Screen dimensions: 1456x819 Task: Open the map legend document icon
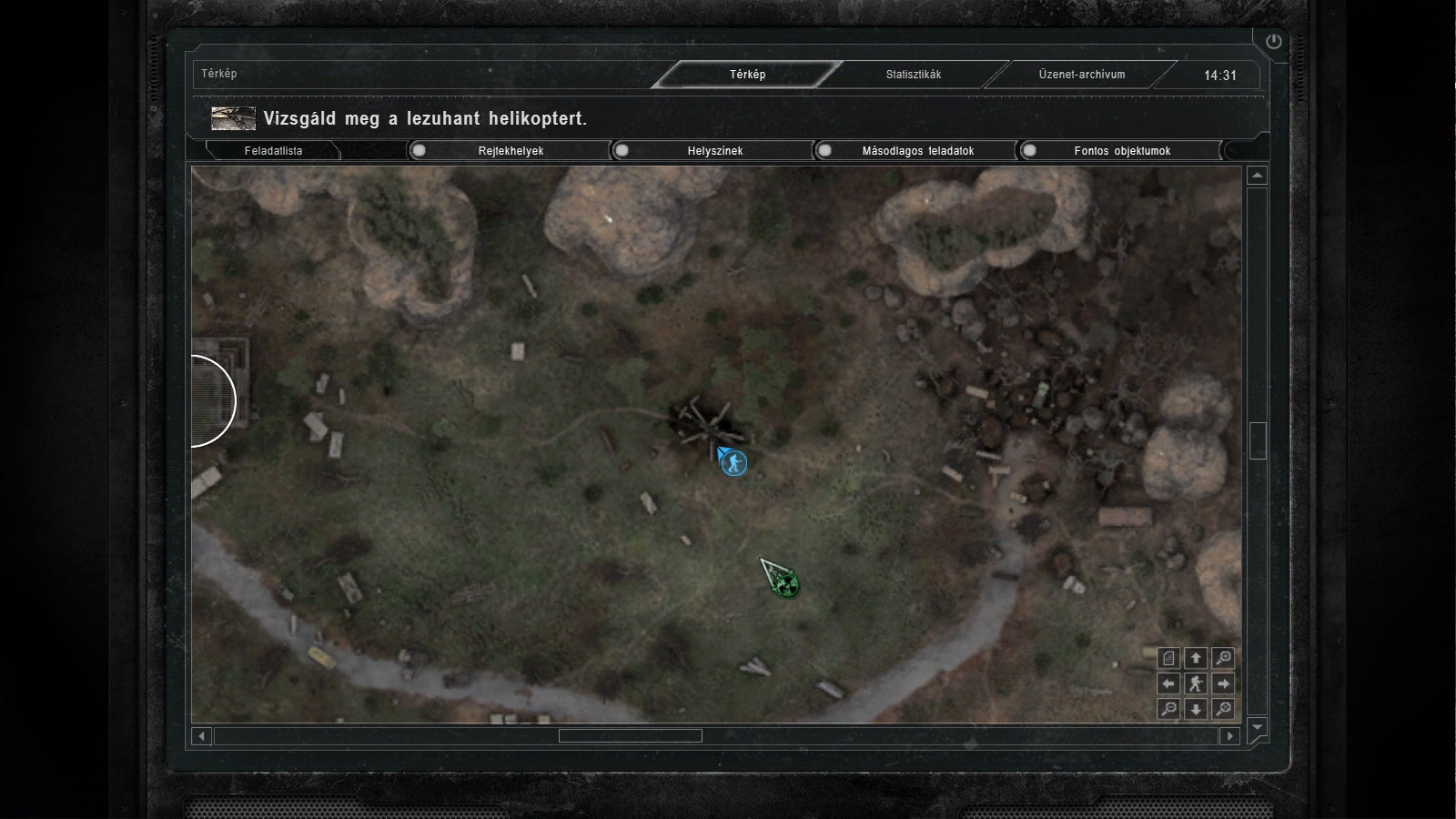click(1169, 658)
